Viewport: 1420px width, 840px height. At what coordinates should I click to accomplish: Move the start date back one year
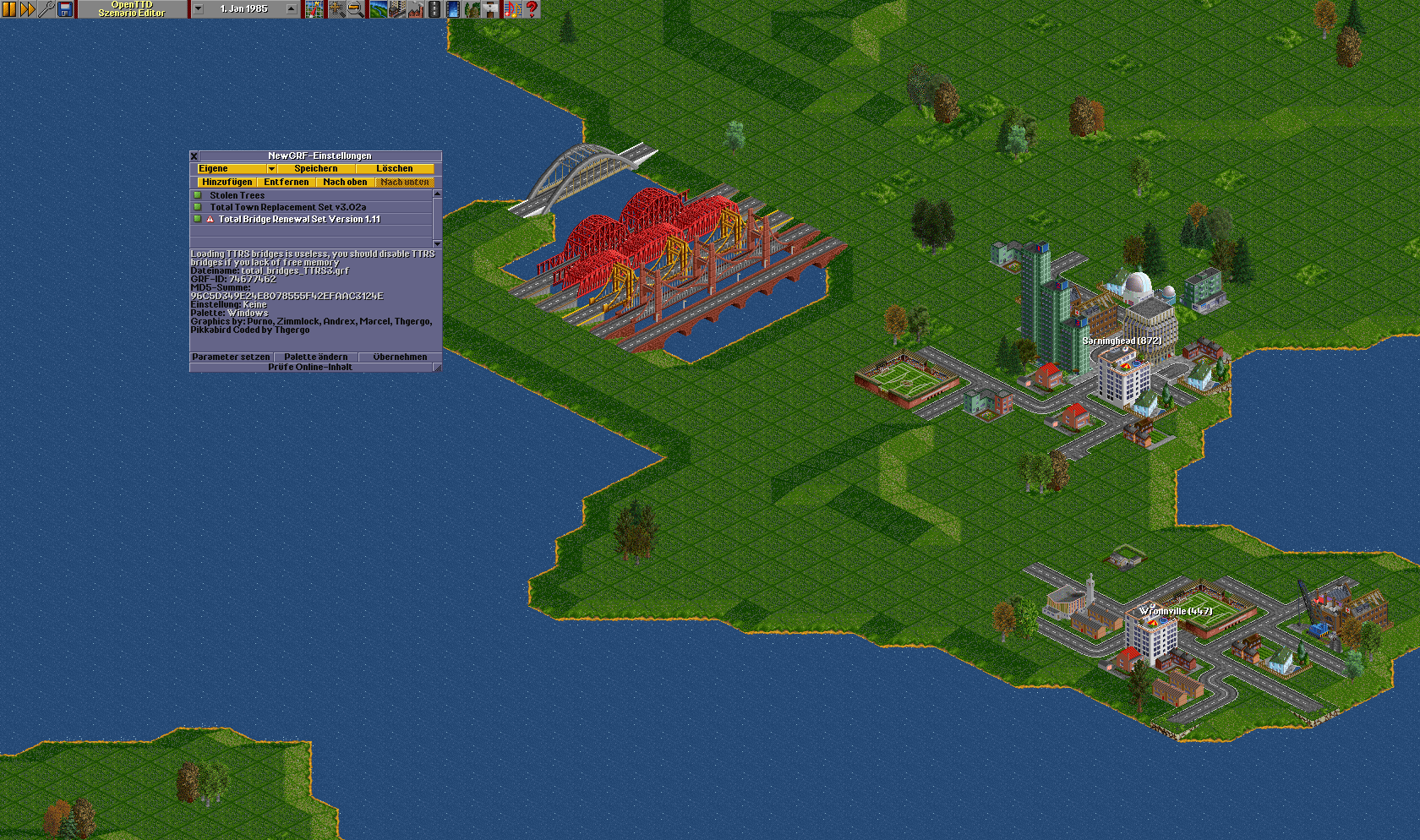pos(199,9)
